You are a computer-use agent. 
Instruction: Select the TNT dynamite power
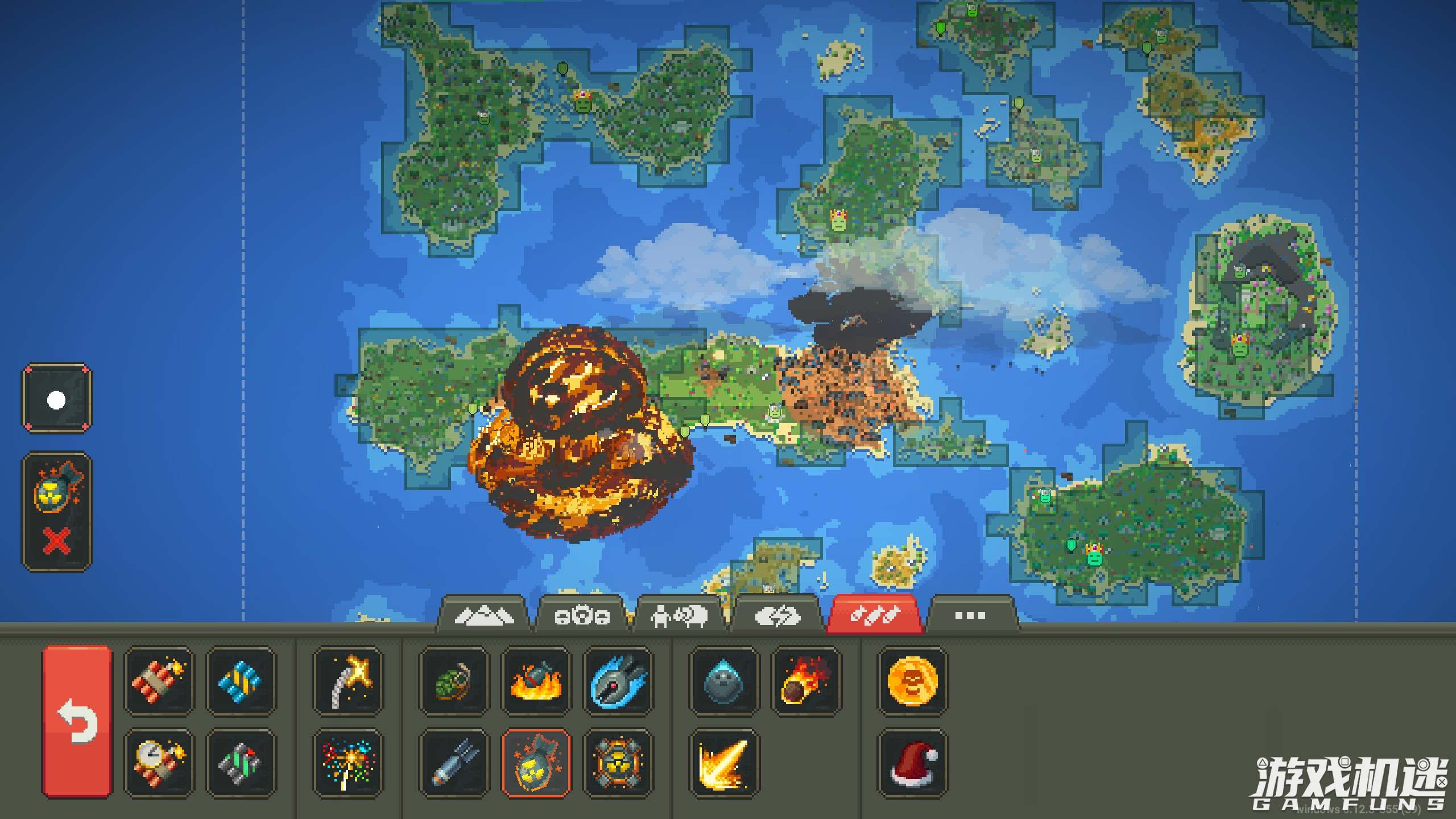click(x=159, y=680)
